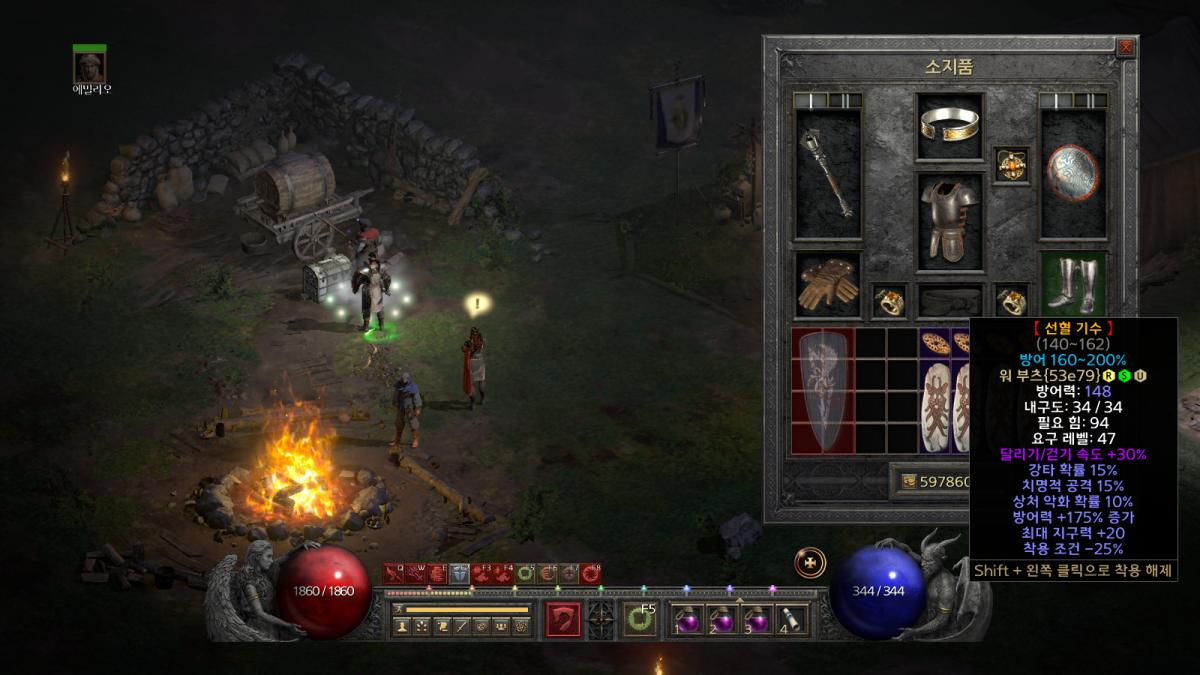Pick the equipped leather gloves slot

[x=828, y=284]
